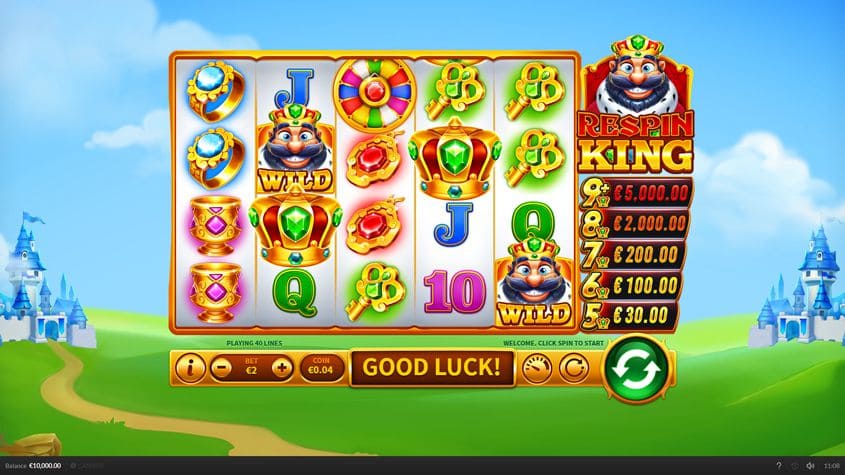The width and height of the screenshot is (845, 475).
Task: Open help via the question mark icon
Action: 779,465
